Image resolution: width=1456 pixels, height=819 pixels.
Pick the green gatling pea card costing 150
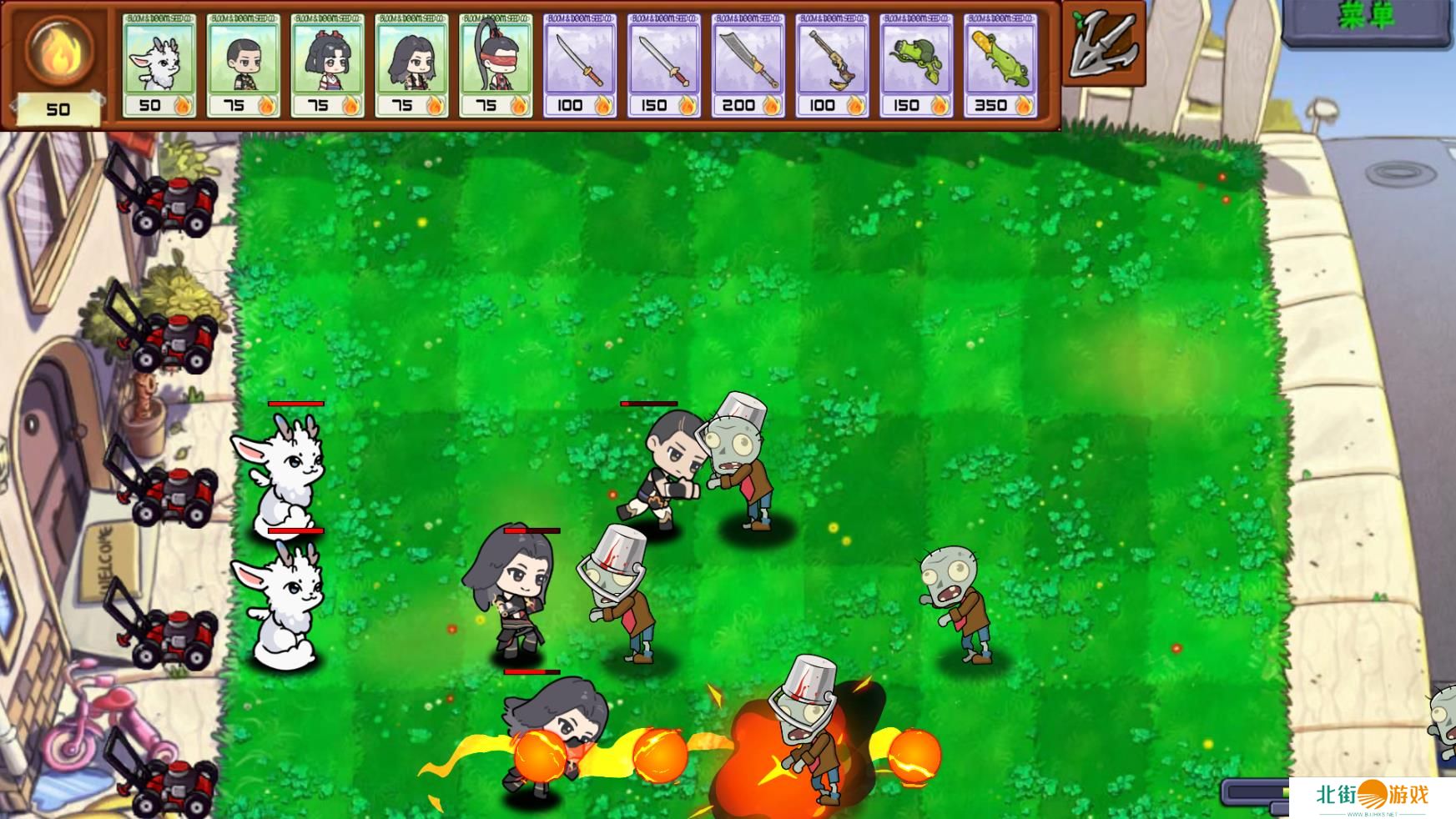coord(916,65)
